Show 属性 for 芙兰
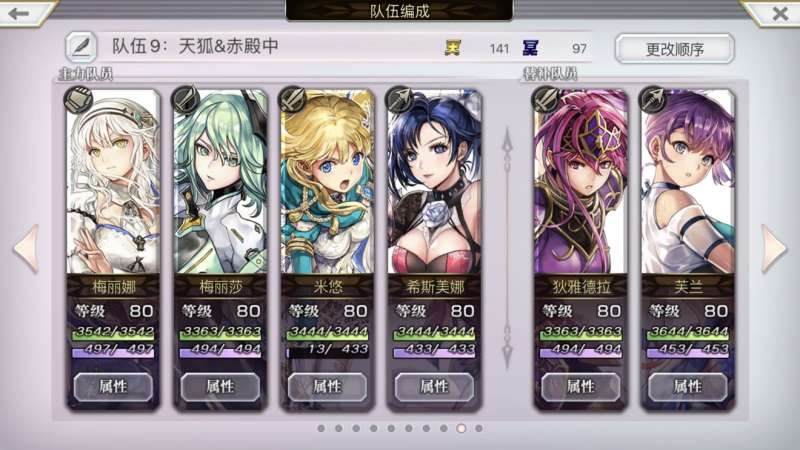The width and height of the screenshot is (800, 450). coord(688,386)
